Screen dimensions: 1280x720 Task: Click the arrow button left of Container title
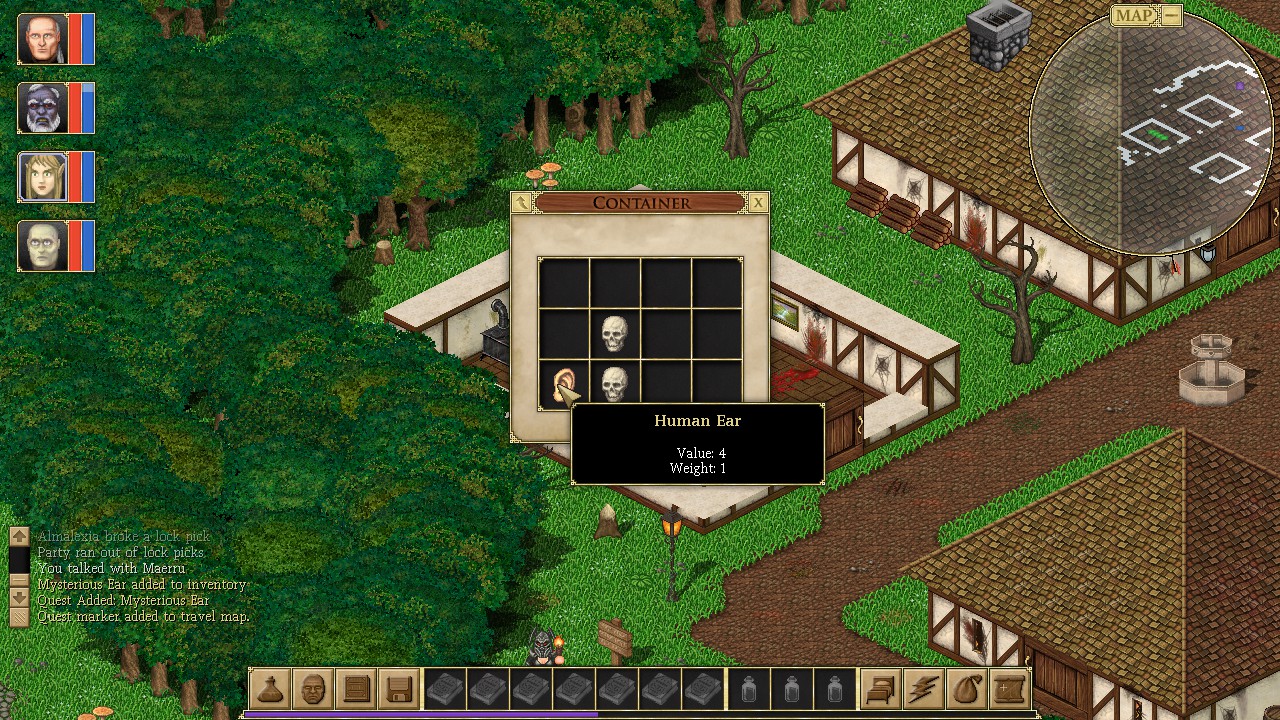click(521, 203)
